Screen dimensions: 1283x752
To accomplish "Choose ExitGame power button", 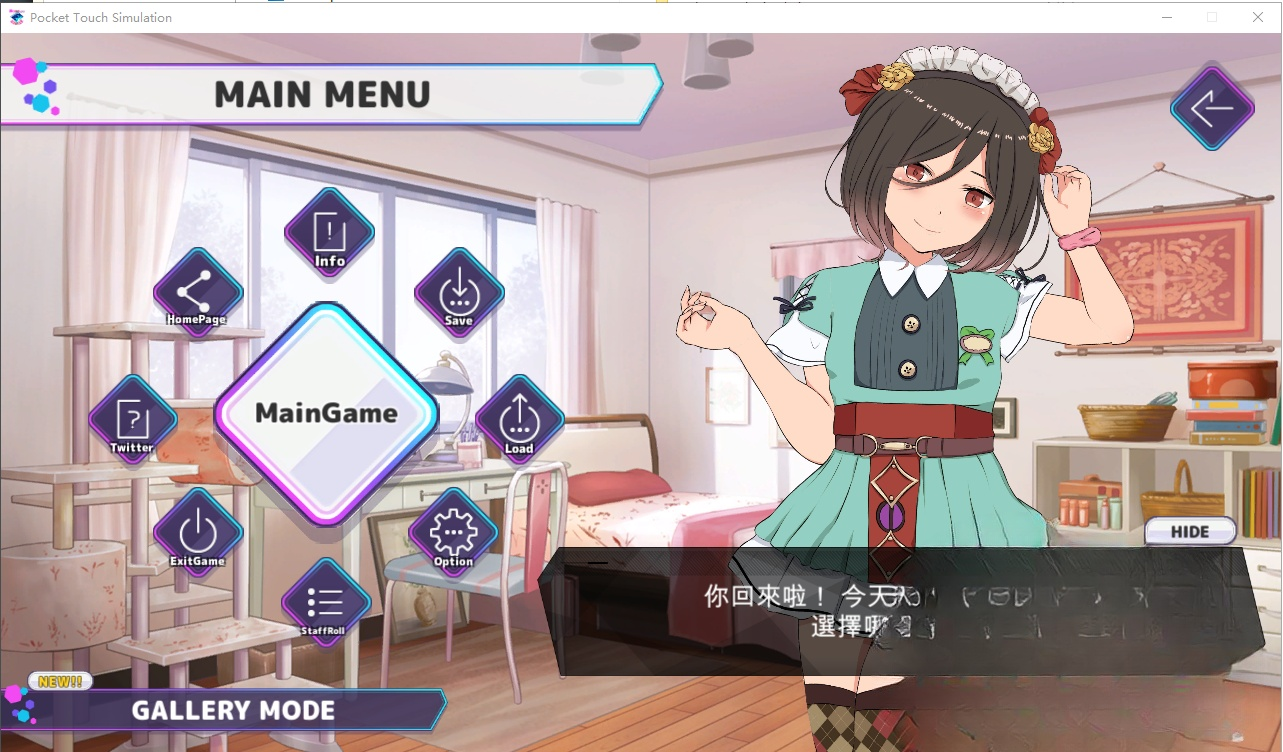I will pos(197,533).
